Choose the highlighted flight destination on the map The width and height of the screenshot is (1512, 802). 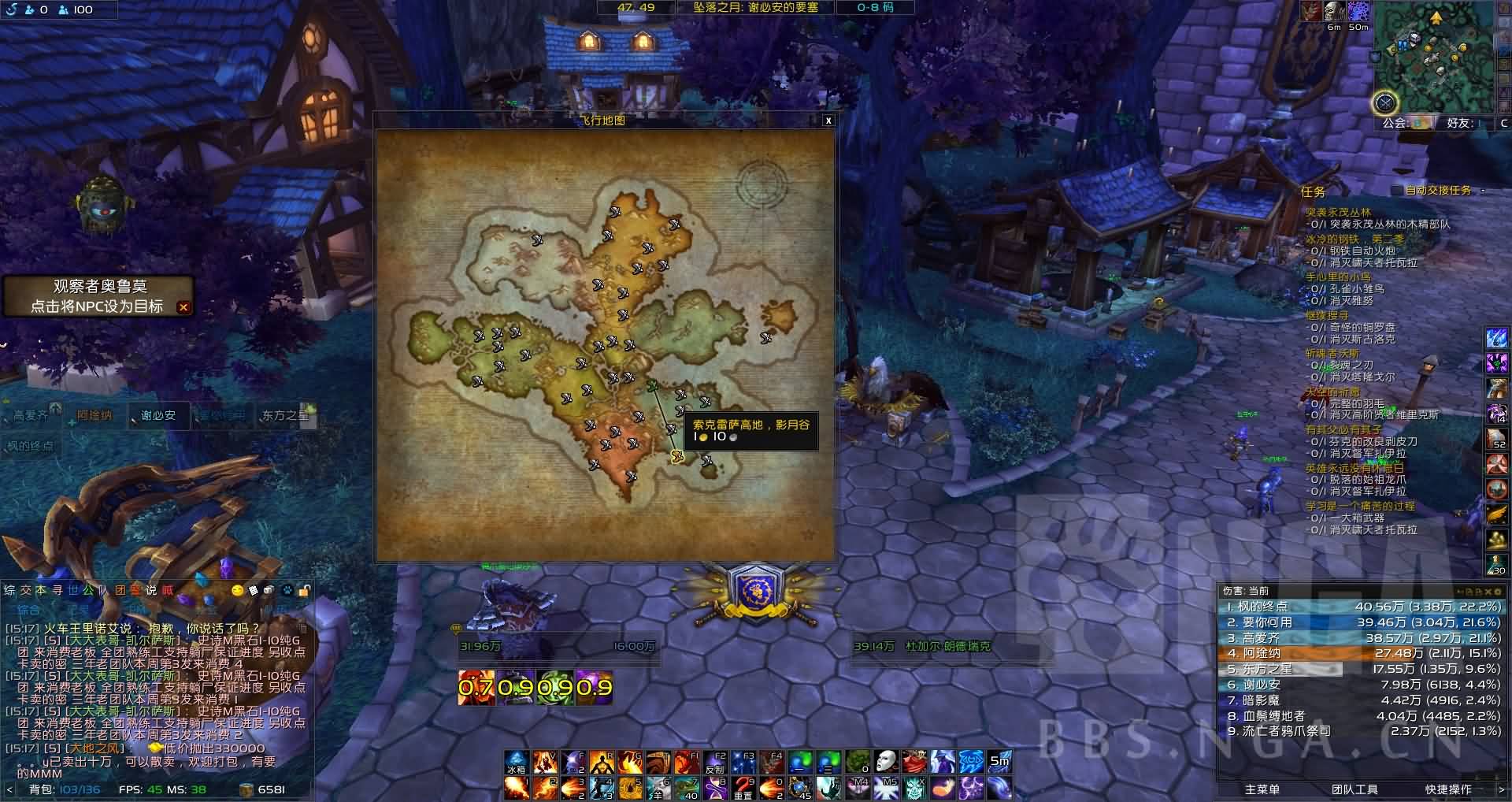pos(676,456)
